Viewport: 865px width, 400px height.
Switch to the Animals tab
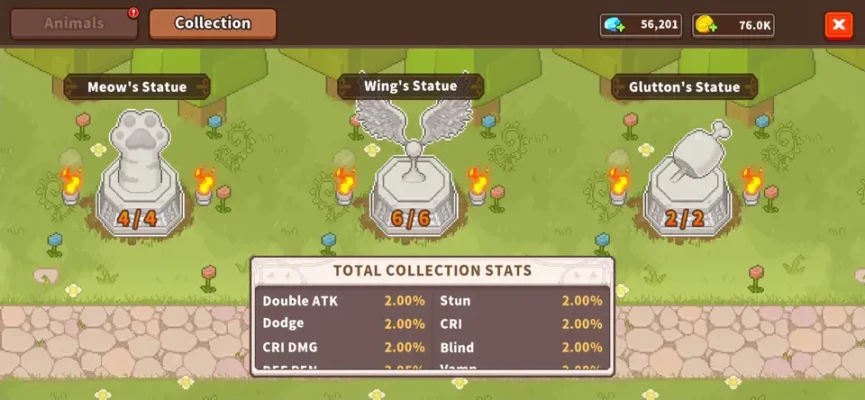pos(74,23)
